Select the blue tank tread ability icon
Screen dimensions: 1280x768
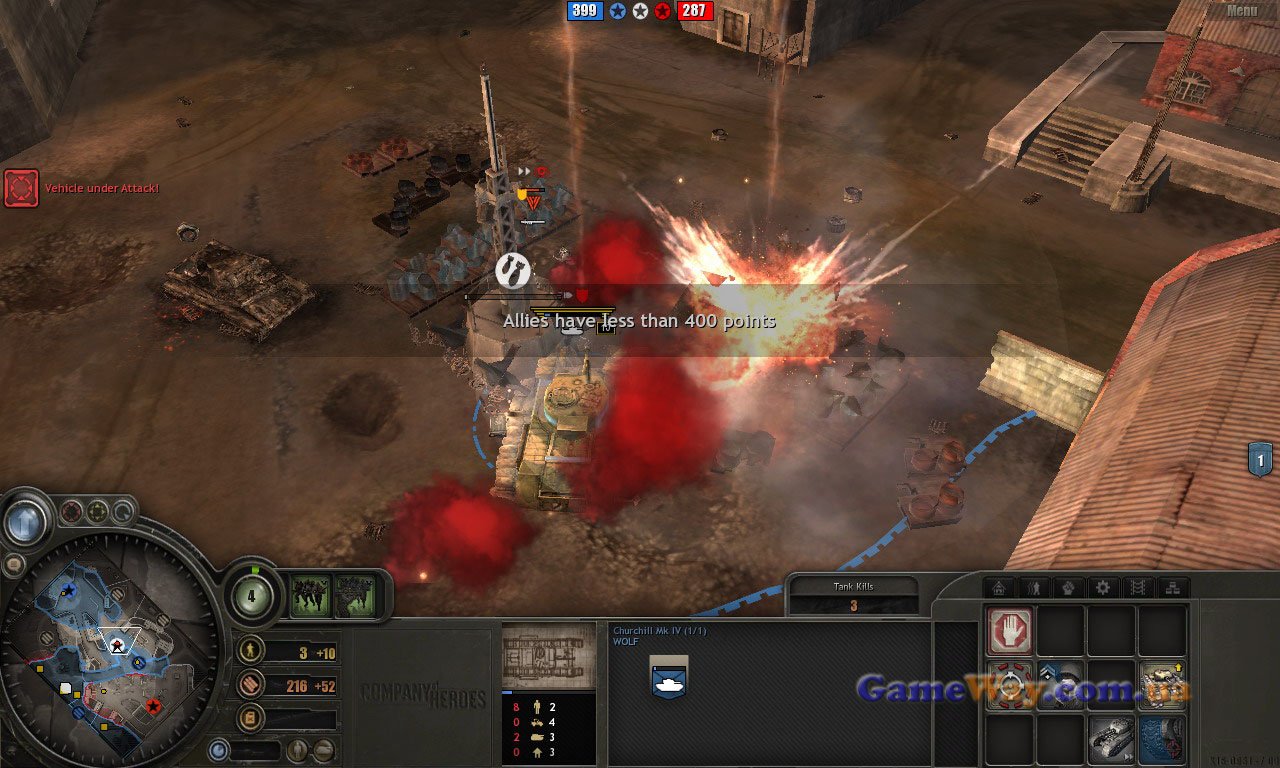[x=1162, y=740]
